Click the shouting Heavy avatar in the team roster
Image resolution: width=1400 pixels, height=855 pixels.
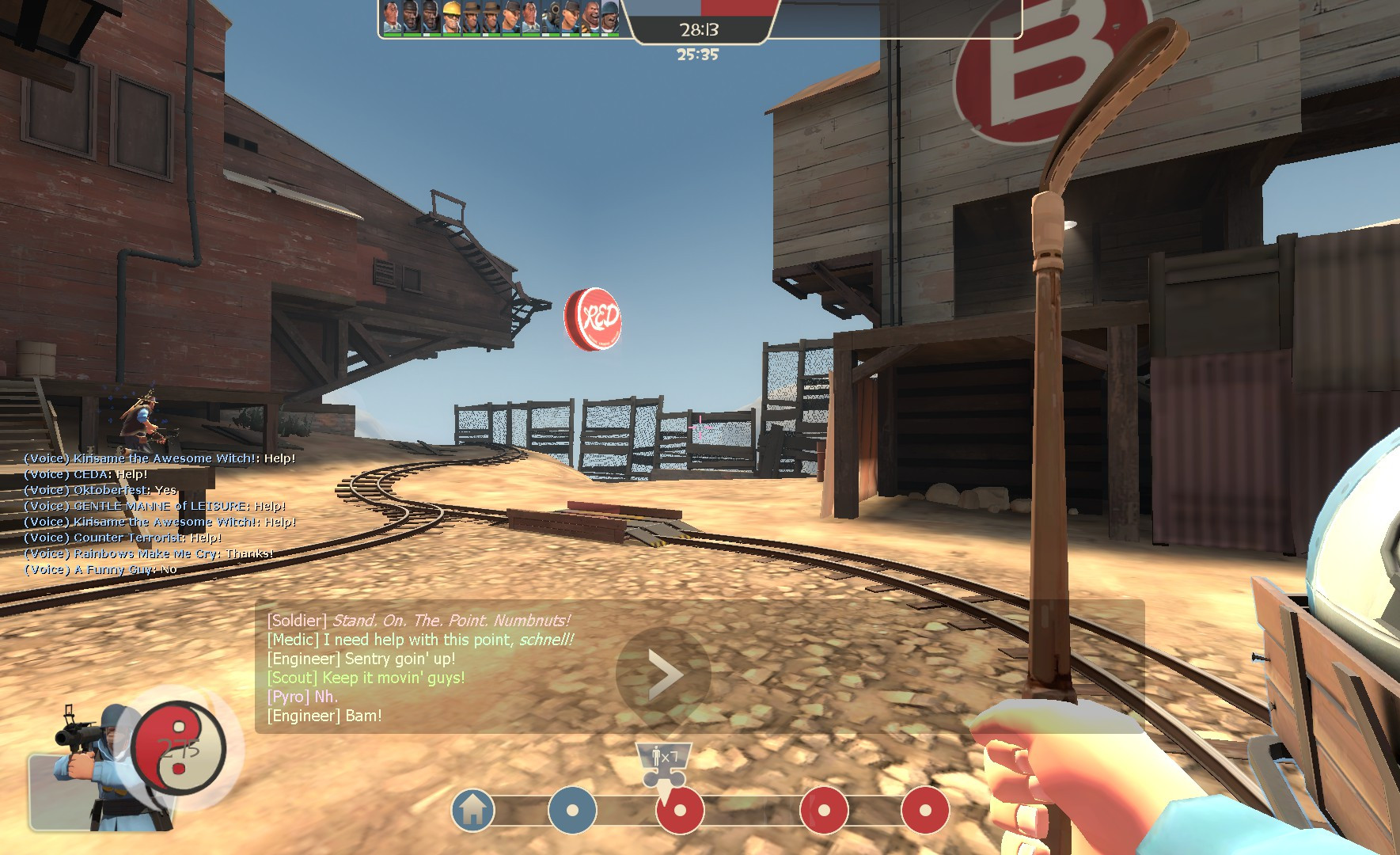point(590,16)
